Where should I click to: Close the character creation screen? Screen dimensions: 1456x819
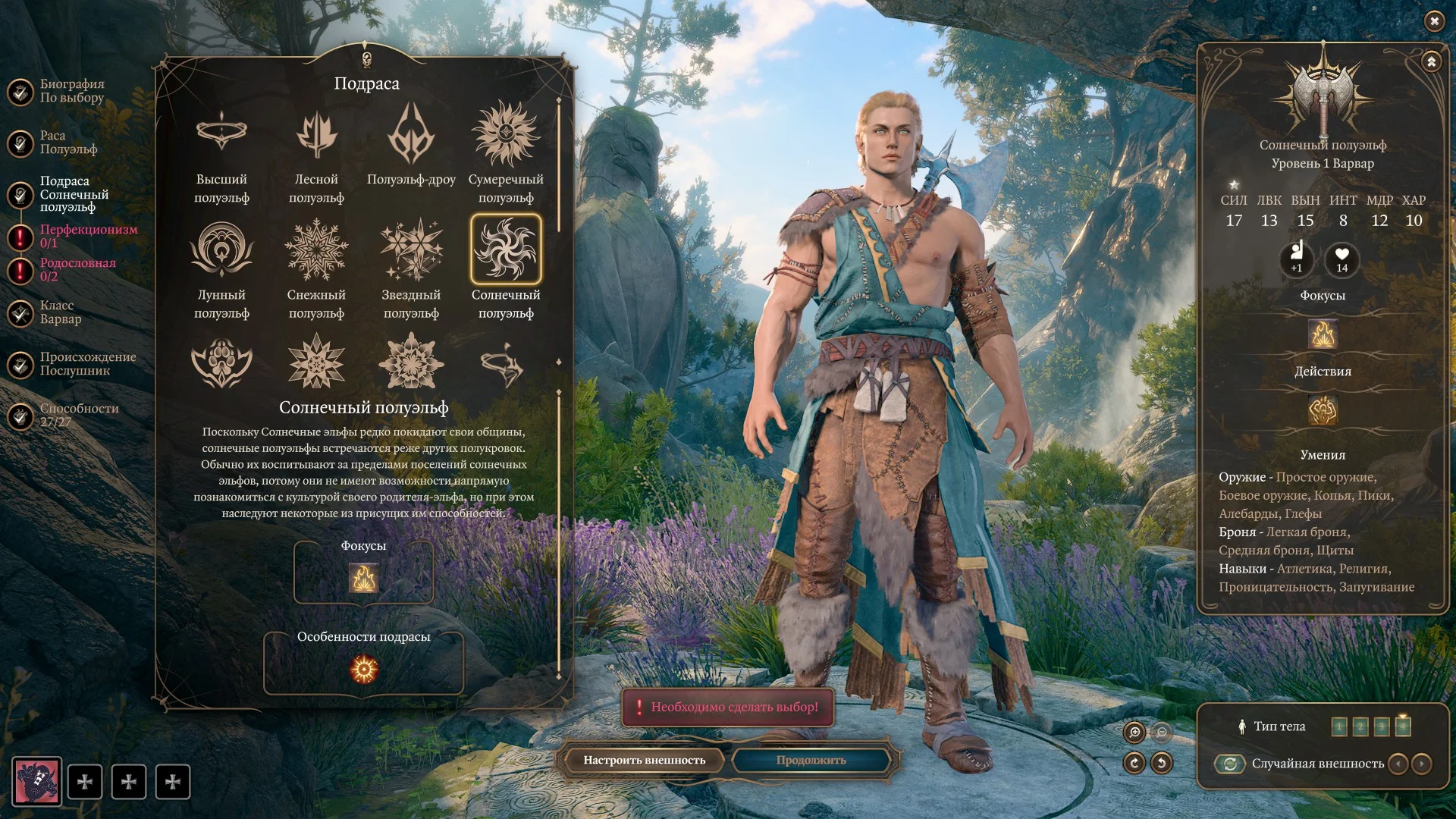coord(1434,21)
